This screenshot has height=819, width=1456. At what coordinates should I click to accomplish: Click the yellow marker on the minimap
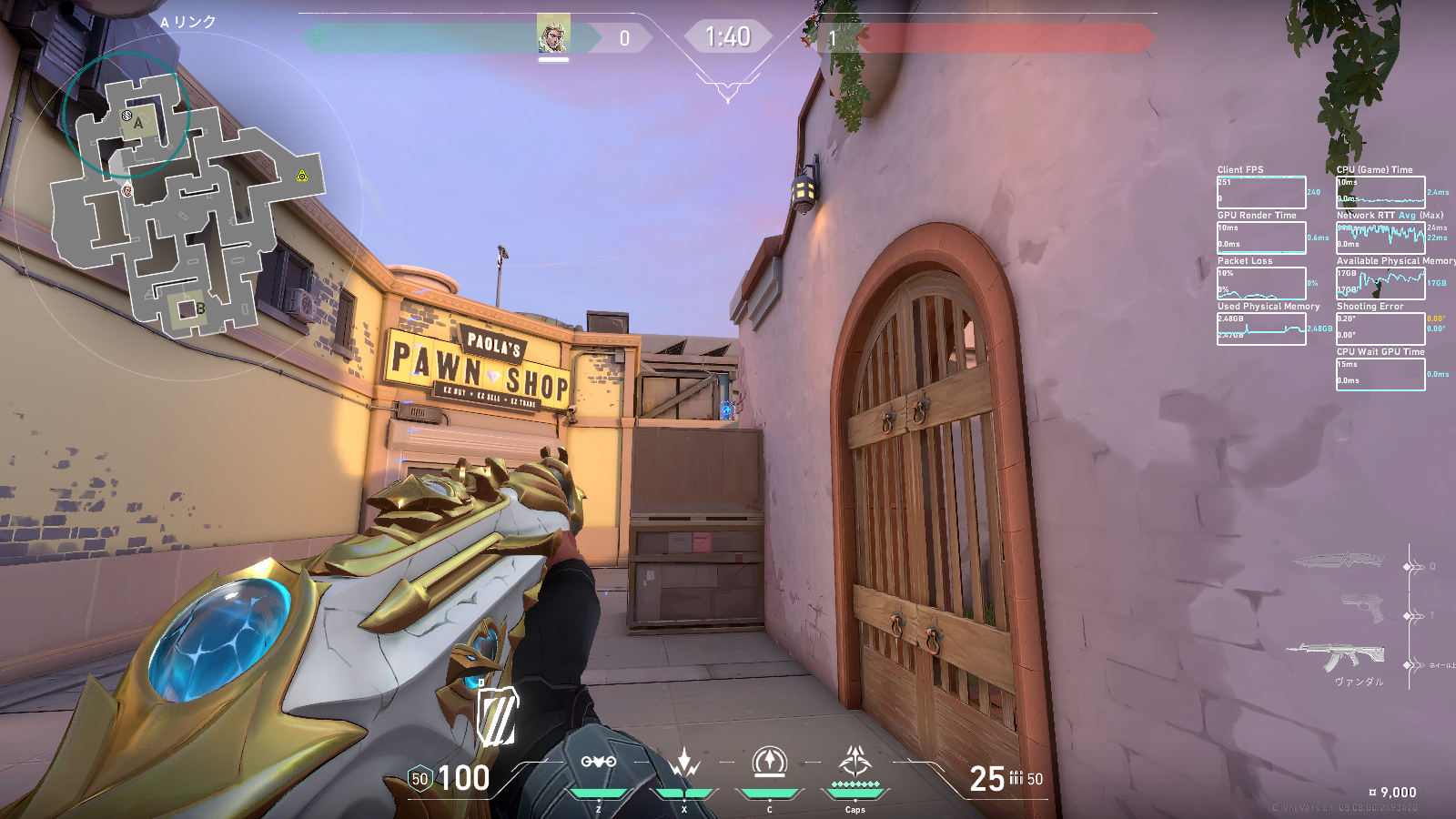pos(302,177)
